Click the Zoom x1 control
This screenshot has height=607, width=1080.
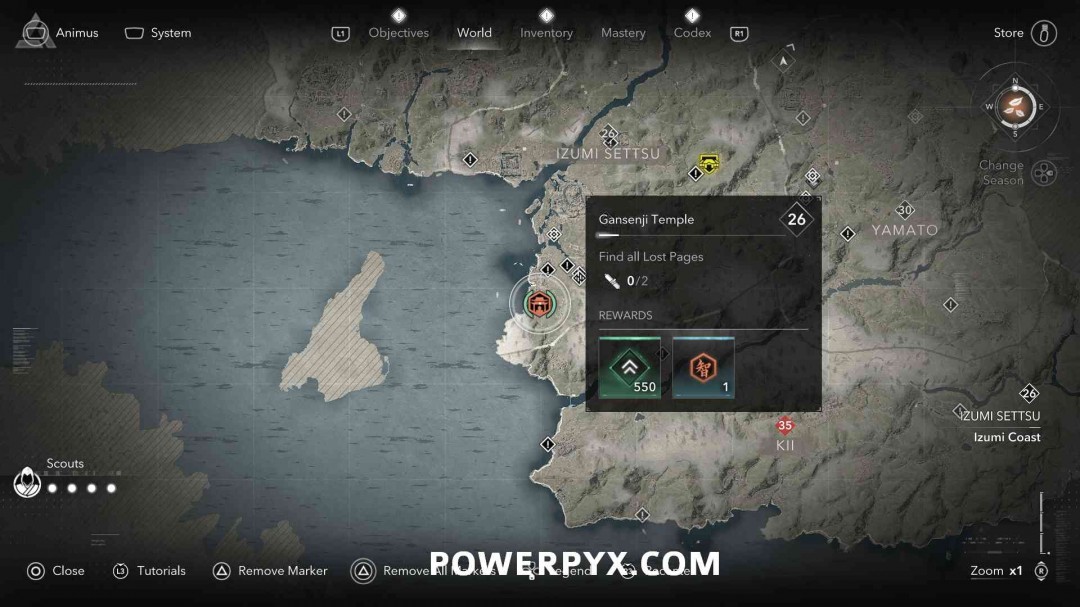(998, 571)
